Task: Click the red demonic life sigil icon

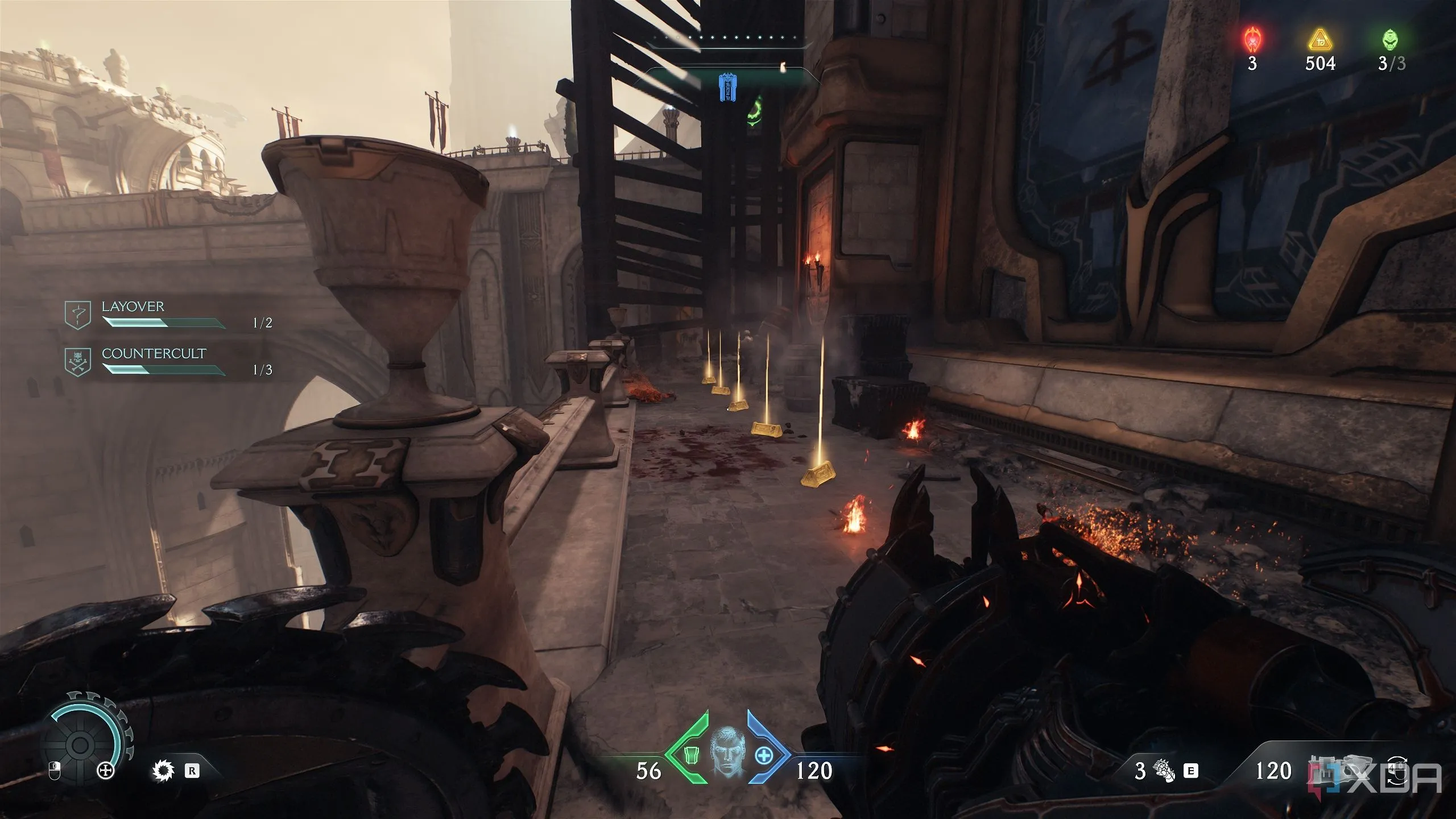Action: 1252,40
